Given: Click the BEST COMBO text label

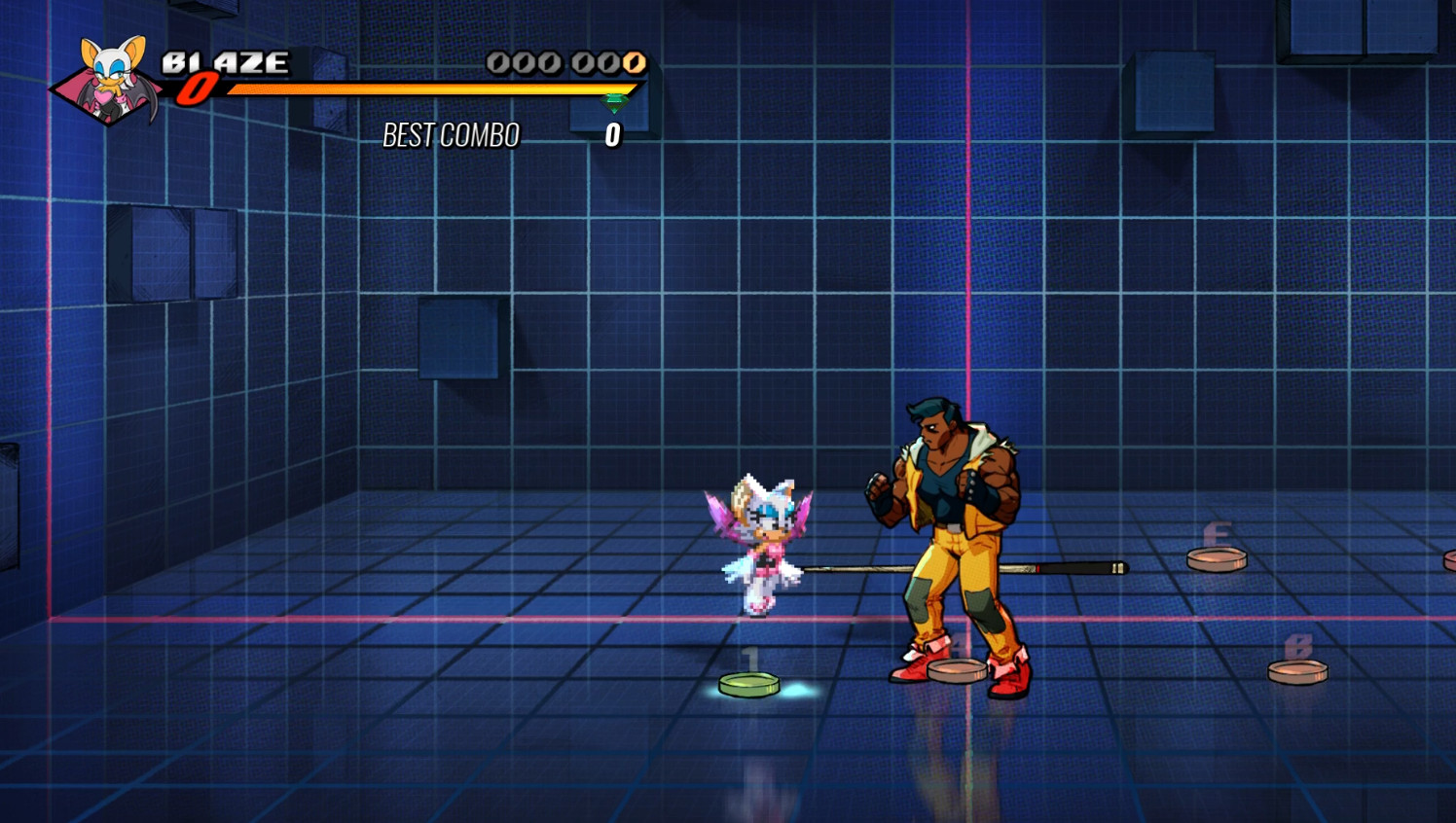Looking at the screenshot, I should pyautogui.click(x=451, y=135).
